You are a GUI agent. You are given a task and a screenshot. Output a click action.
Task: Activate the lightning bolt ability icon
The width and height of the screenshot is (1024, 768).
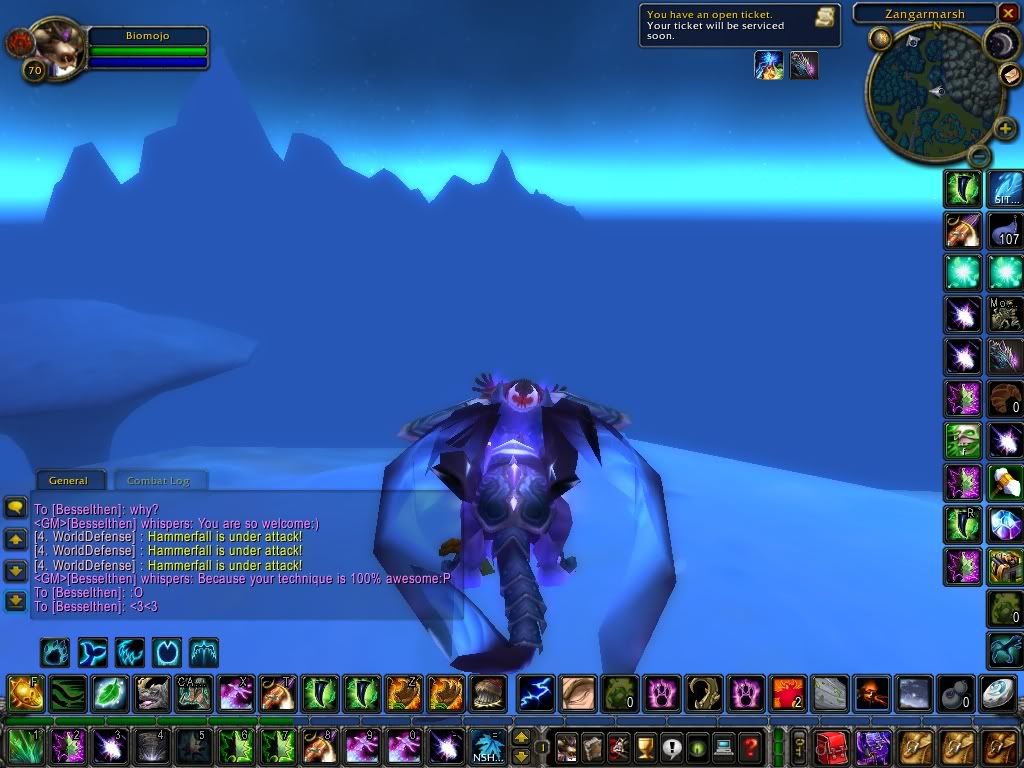click(533, 693)
